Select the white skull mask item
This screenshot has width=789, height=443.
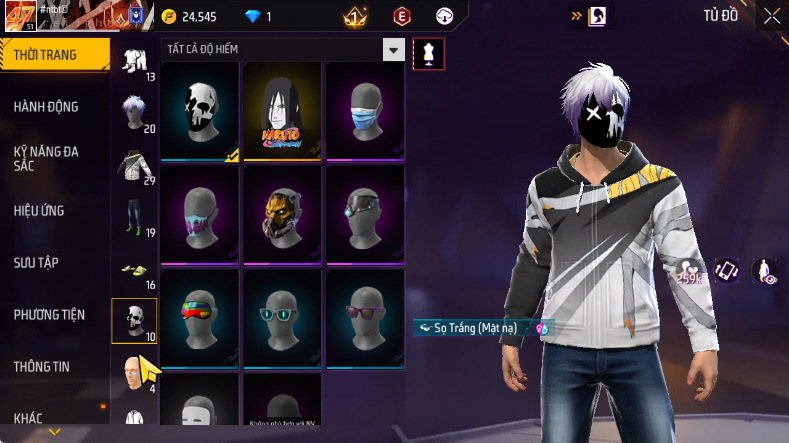200,111
